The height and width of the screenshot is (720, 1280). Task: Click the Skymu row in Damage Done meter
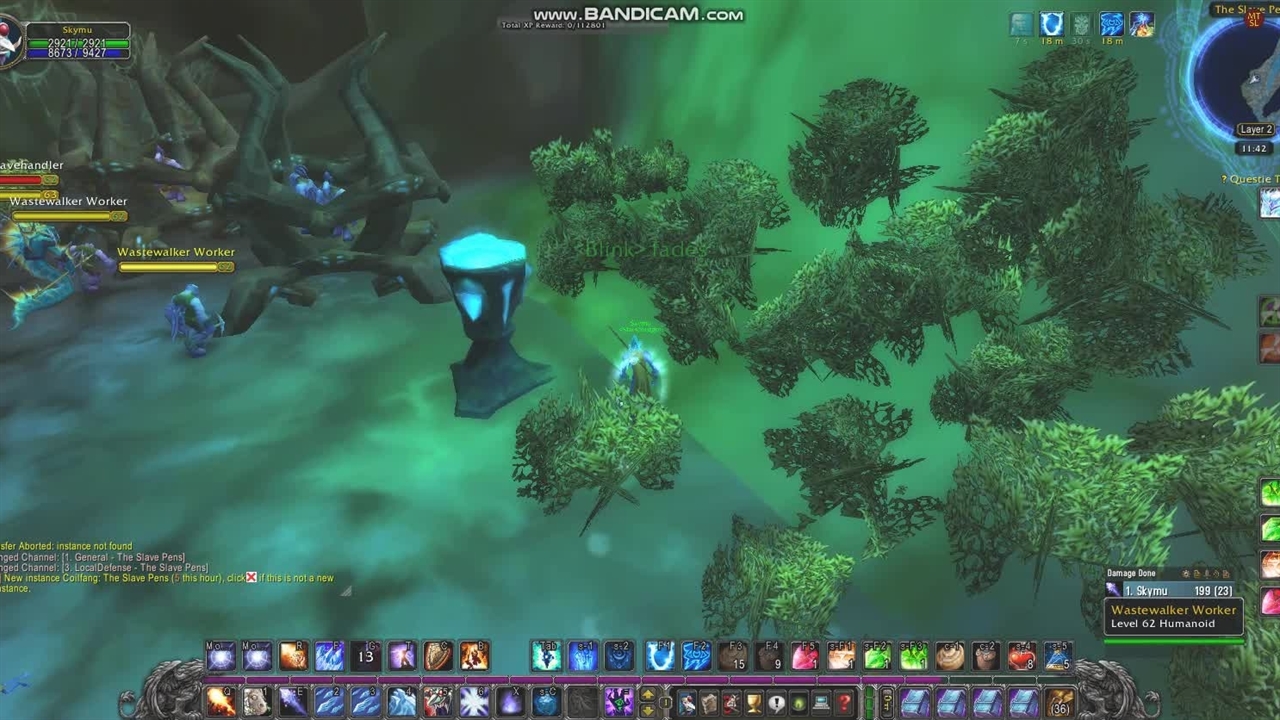click(1172, 591)
